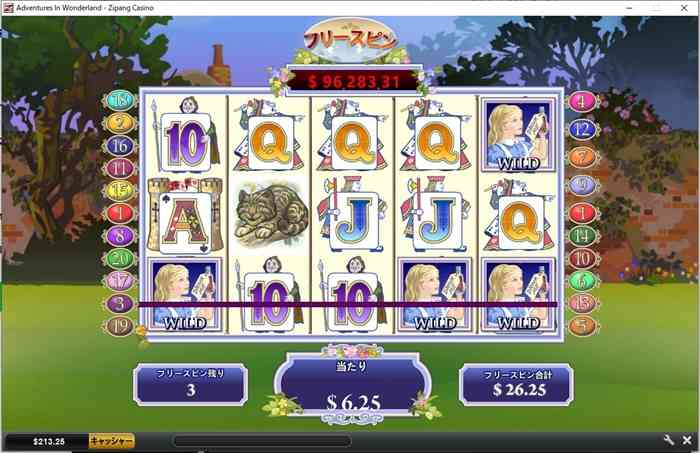This screenshot has height=453, width=700.
Task: Select the yellow payline 15 marker
Action: [120, 190]
